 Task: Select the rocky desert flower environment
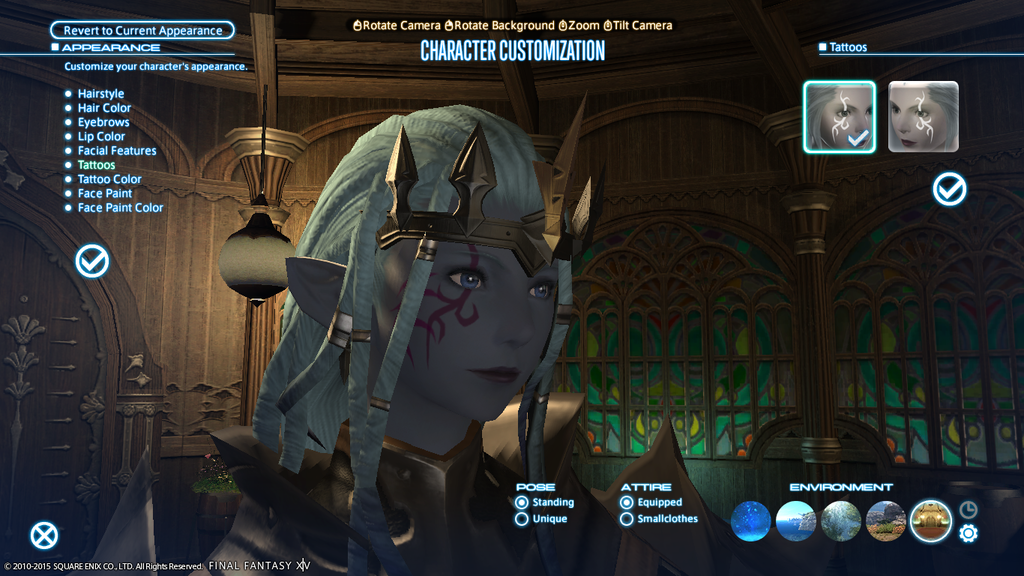[885, 521]
